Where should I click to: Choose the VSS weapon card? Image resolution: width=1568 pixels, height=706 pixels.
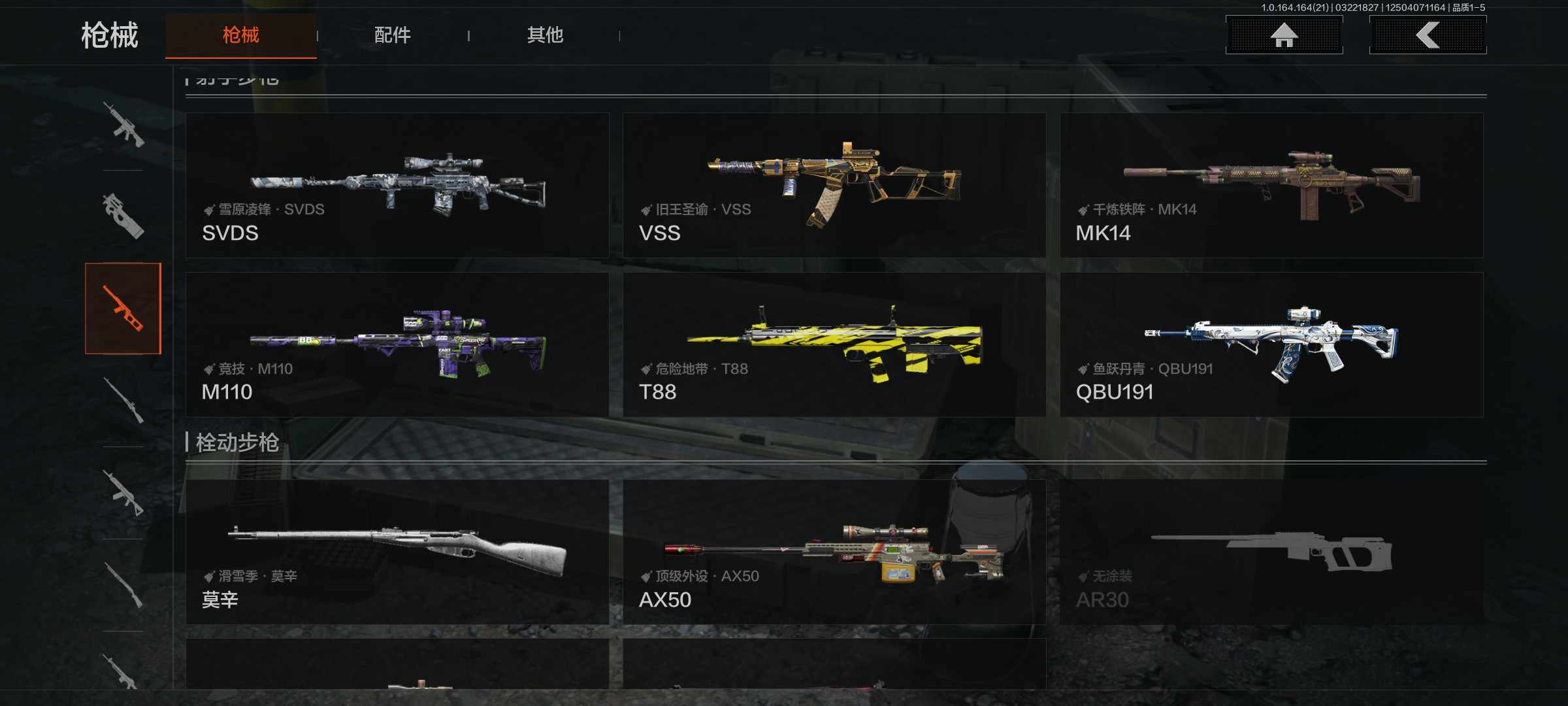coord(834,185)
